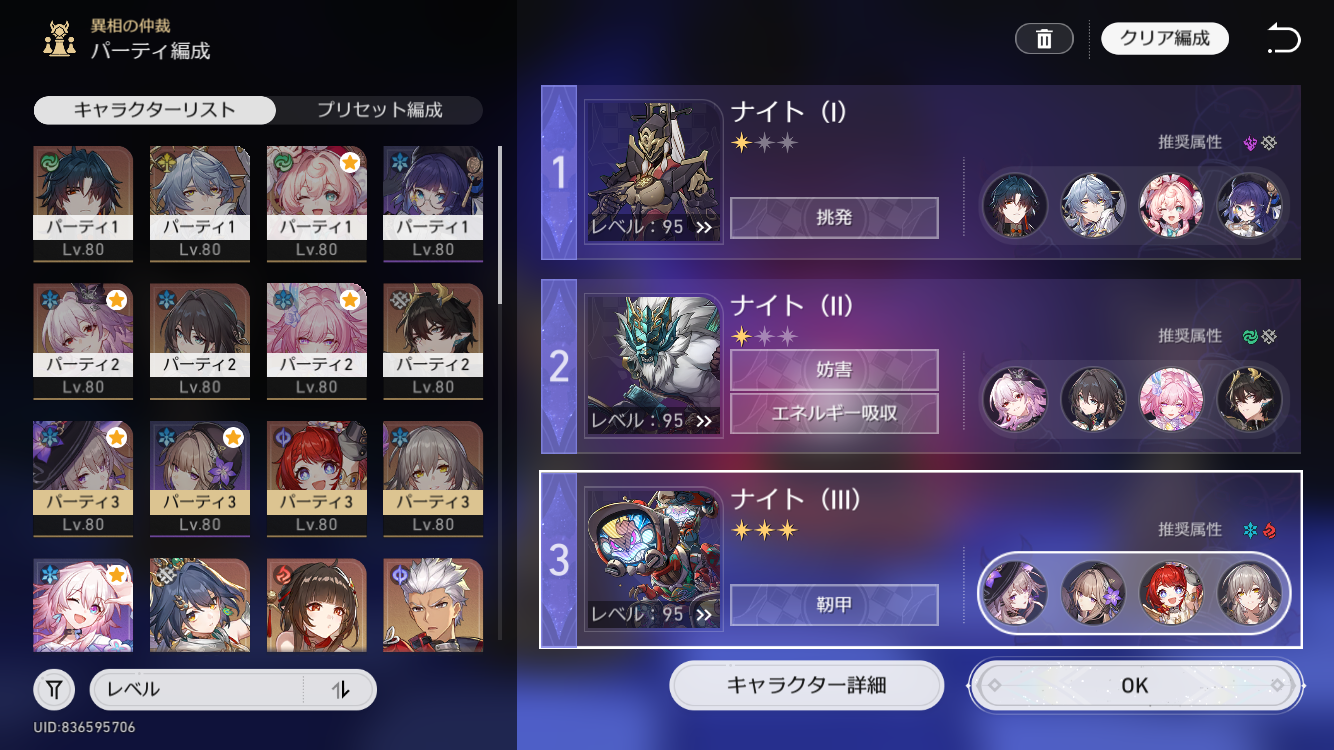Show the 靭甲 enemy trait

pyautogui.click(x=834, y=606)
